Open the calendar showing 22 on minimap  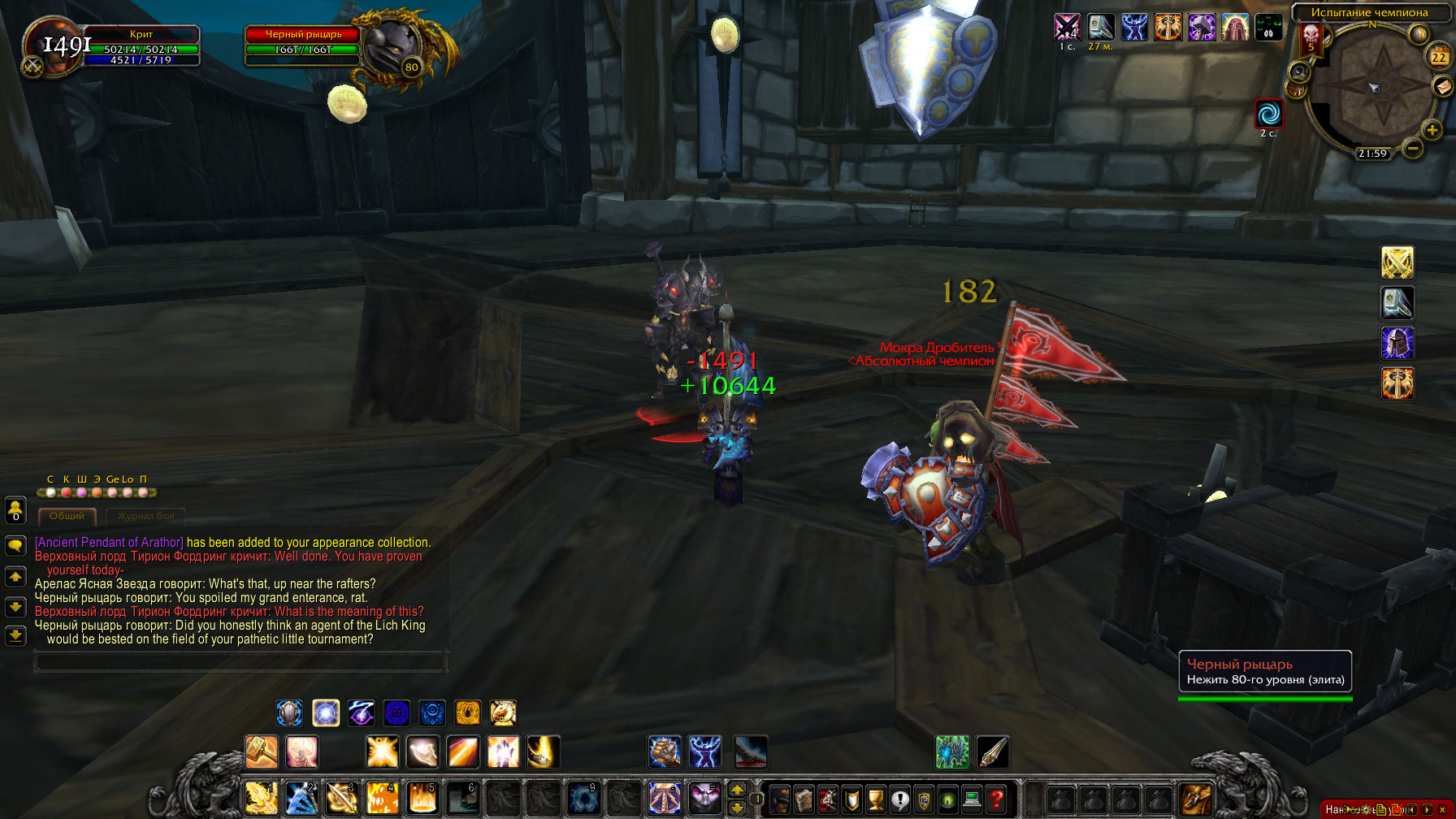coord(1437,56)
